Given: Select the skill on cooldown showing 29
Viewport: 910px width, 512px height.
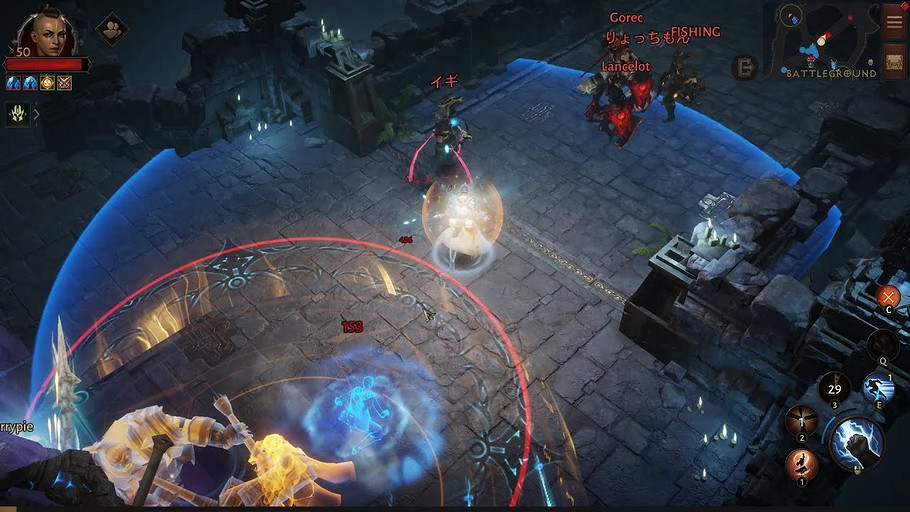Looking at the screenshot, I should point(834,389).
